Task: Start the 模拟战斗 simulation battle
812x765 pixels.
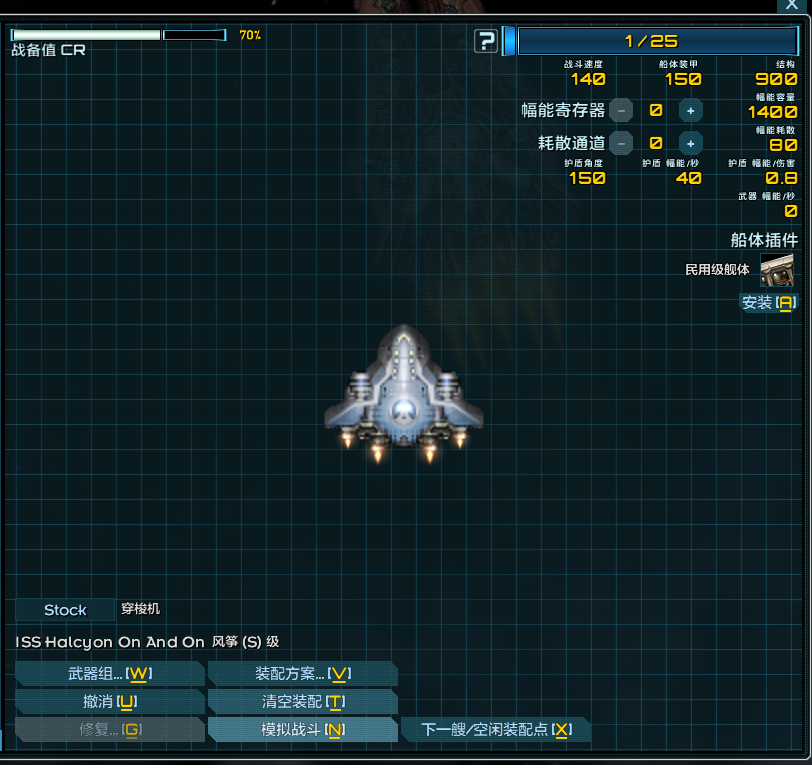Action: (x=303, y=729)
